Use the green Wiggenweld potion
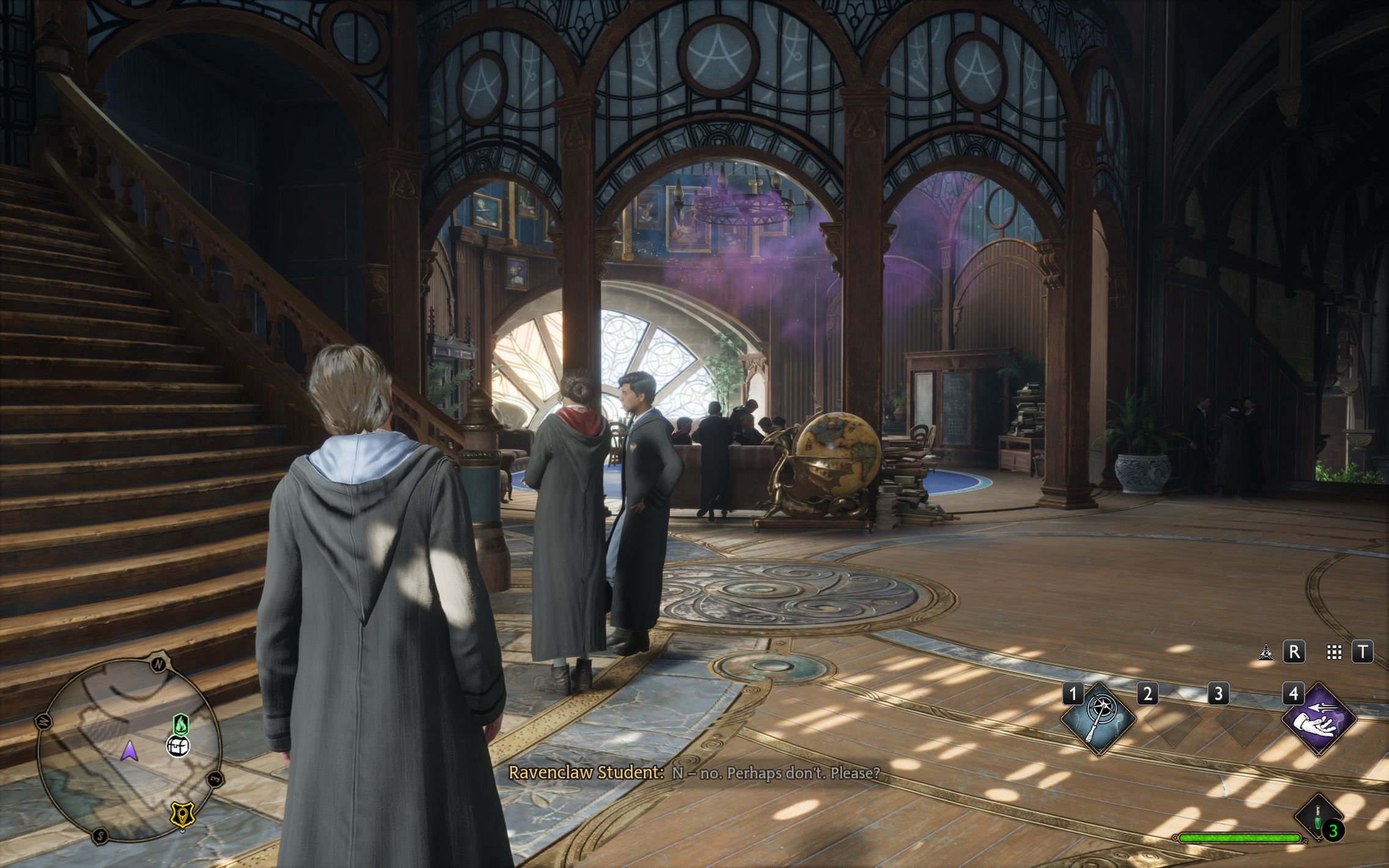1389x868 pixels. [1319, 818]
